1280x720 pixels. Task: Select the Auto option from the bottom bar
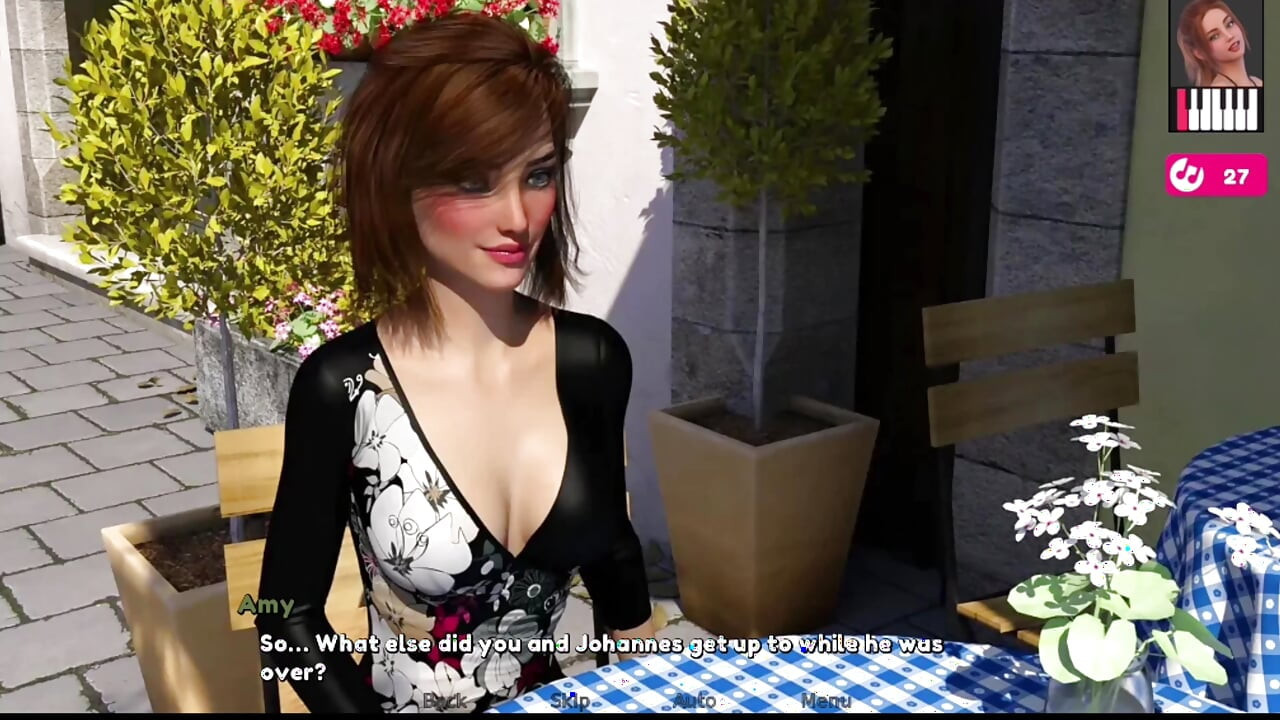coord(693,701)
